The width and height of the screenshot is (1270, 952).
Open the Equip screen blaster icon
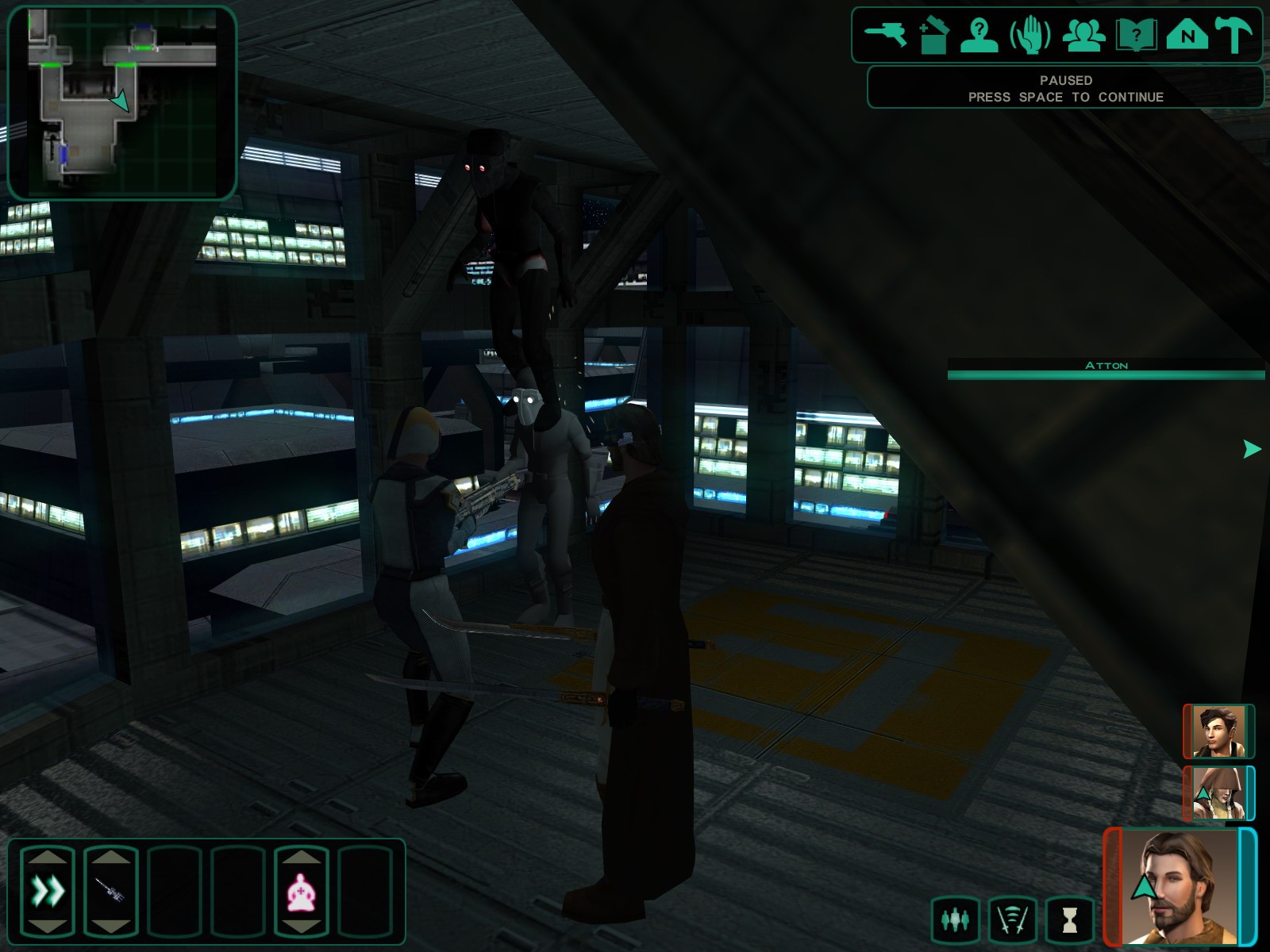[886, 35]
